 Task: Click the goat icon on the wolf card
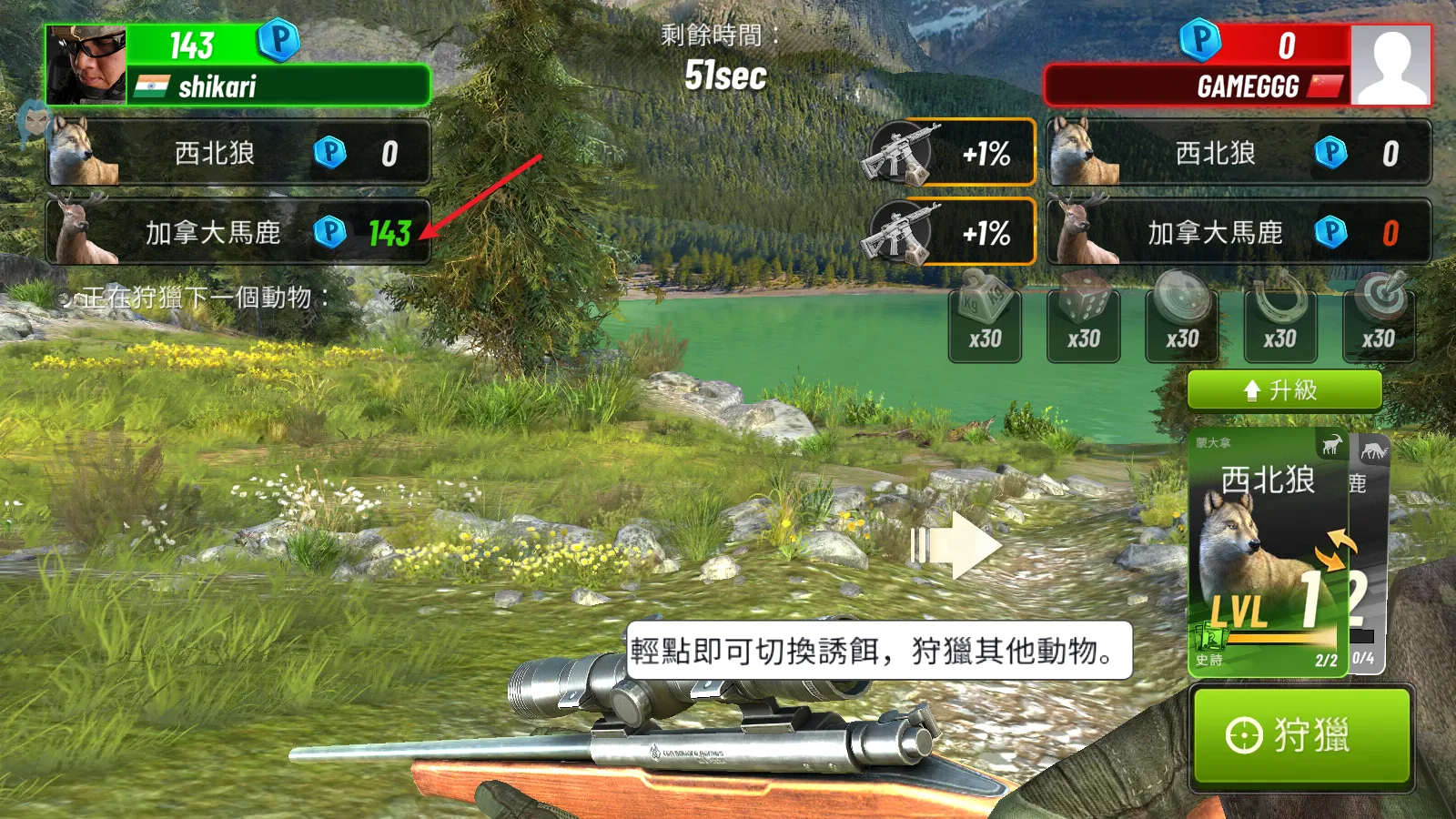click(x=1330, y=446)
